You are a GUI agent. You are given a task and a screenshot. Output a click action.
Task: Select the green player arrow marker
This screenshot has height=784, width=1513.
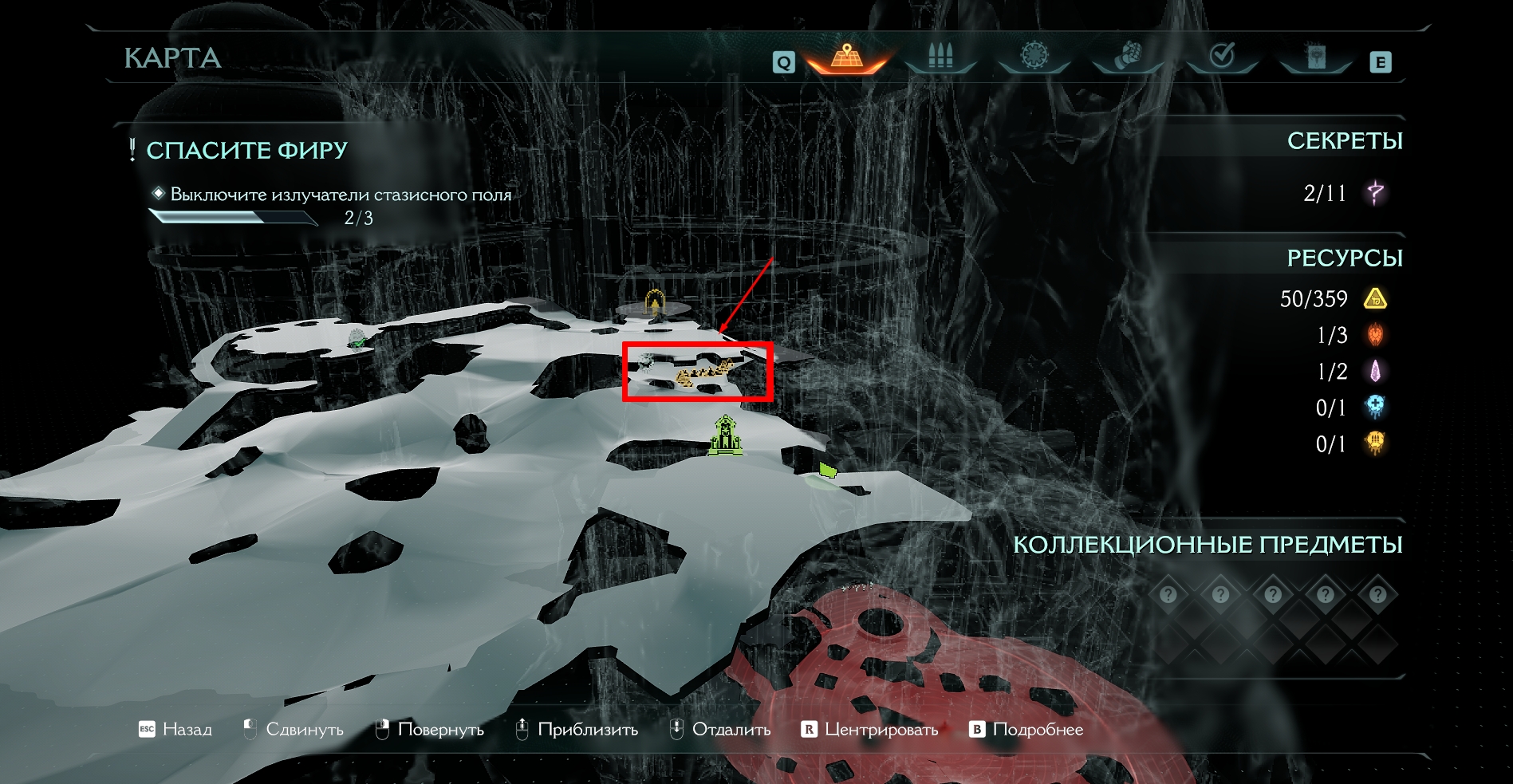point(827,470)
